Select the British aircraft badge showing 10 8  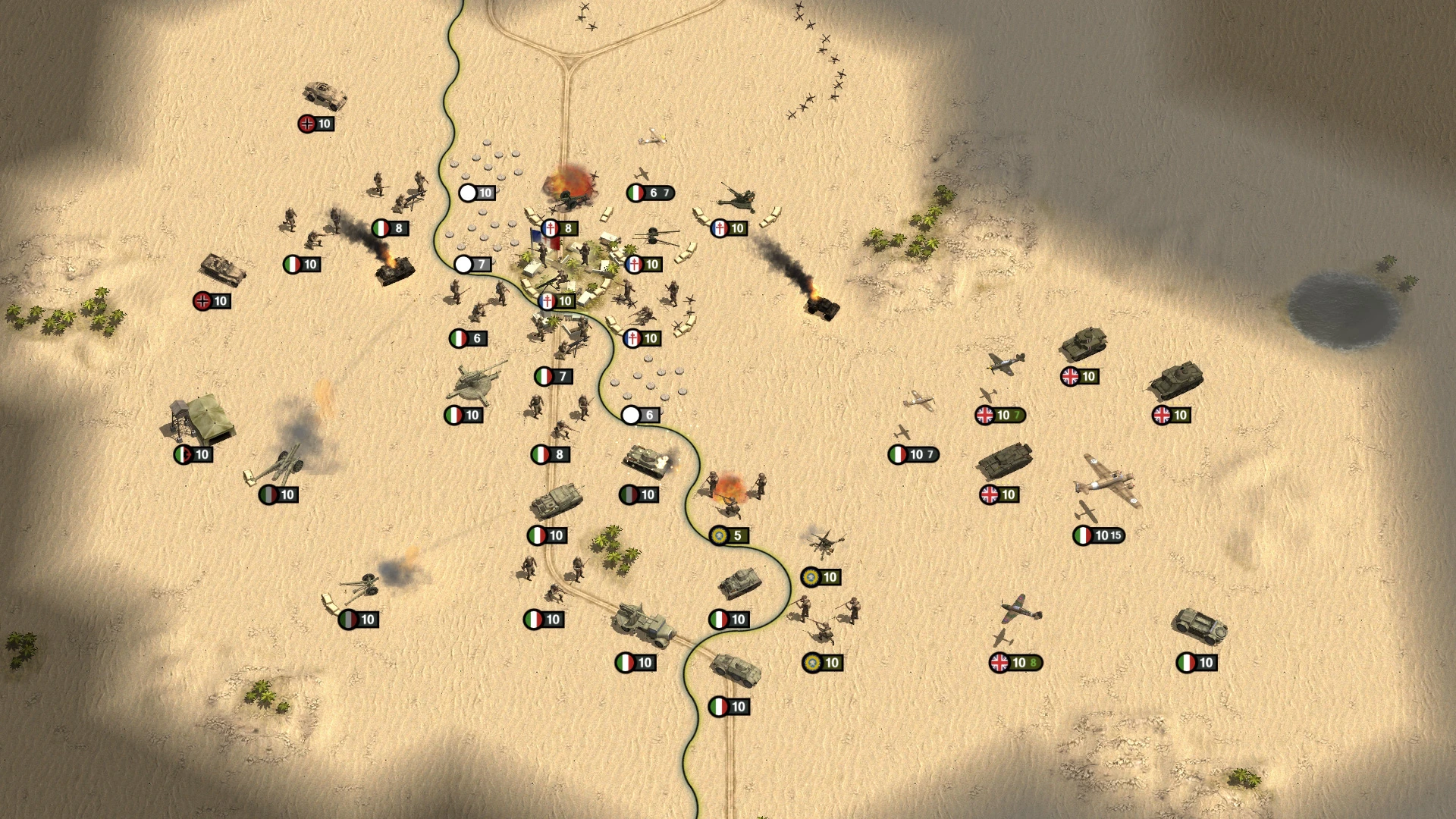(1016, 663)
